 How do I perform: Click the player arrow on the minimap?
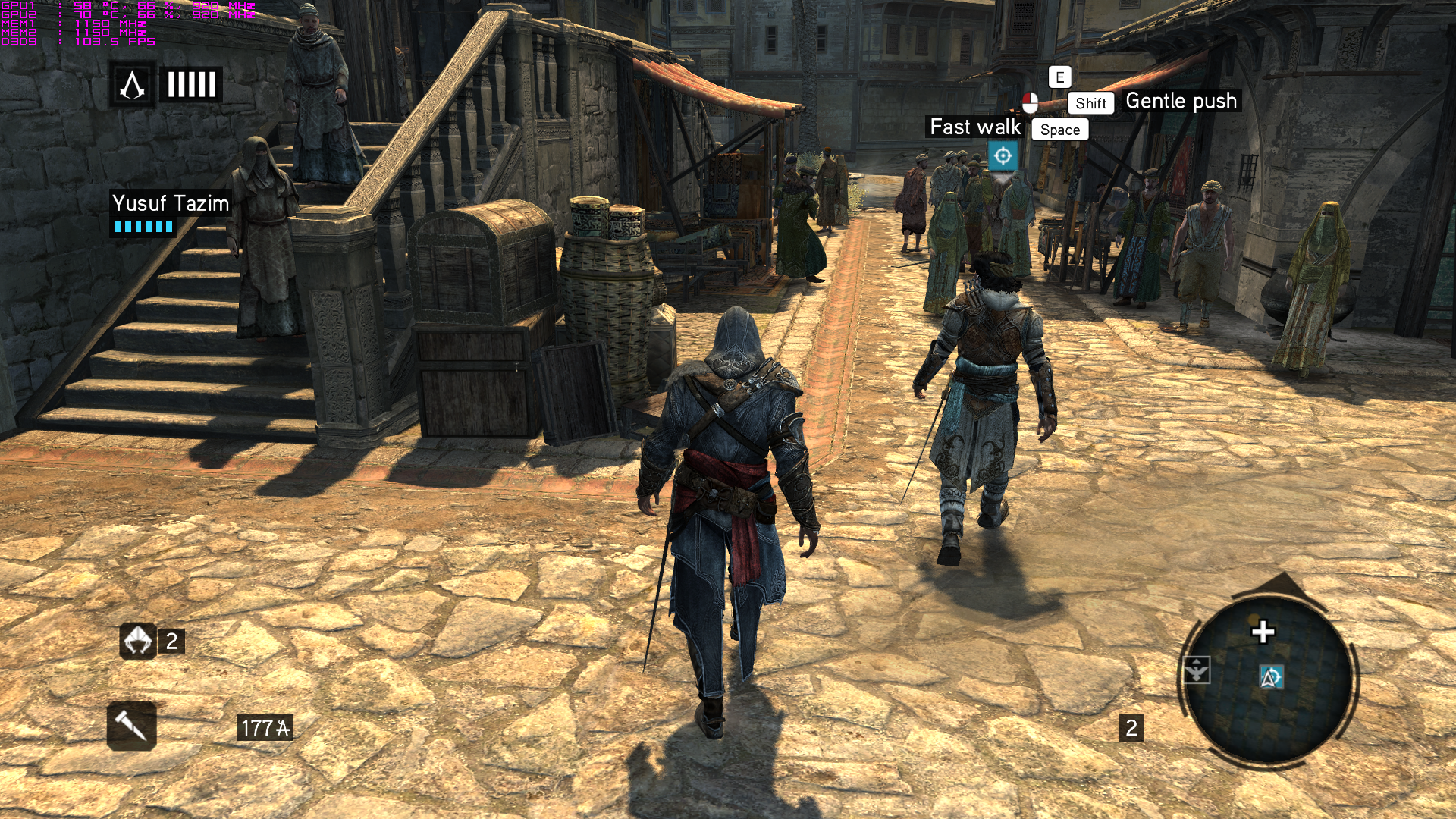pos(1271,677)
